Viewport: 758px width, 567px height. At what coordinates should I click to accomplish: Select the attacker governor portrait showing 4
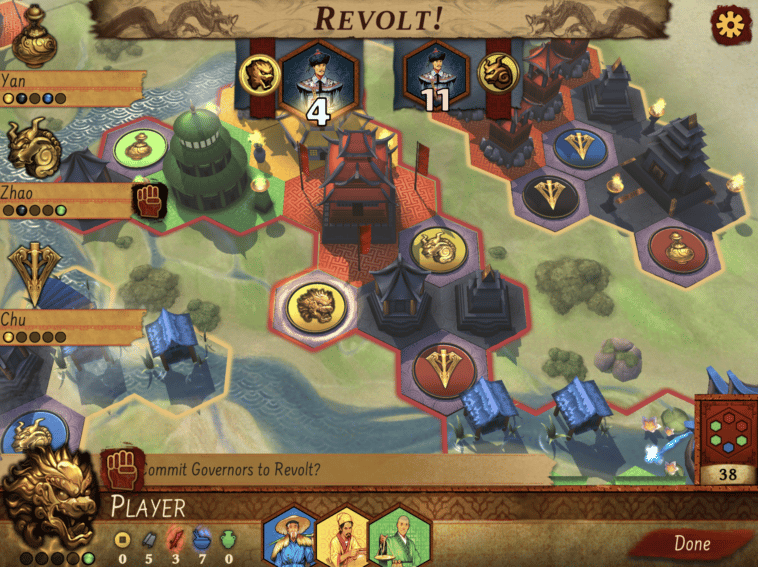(x=316, y=83)
